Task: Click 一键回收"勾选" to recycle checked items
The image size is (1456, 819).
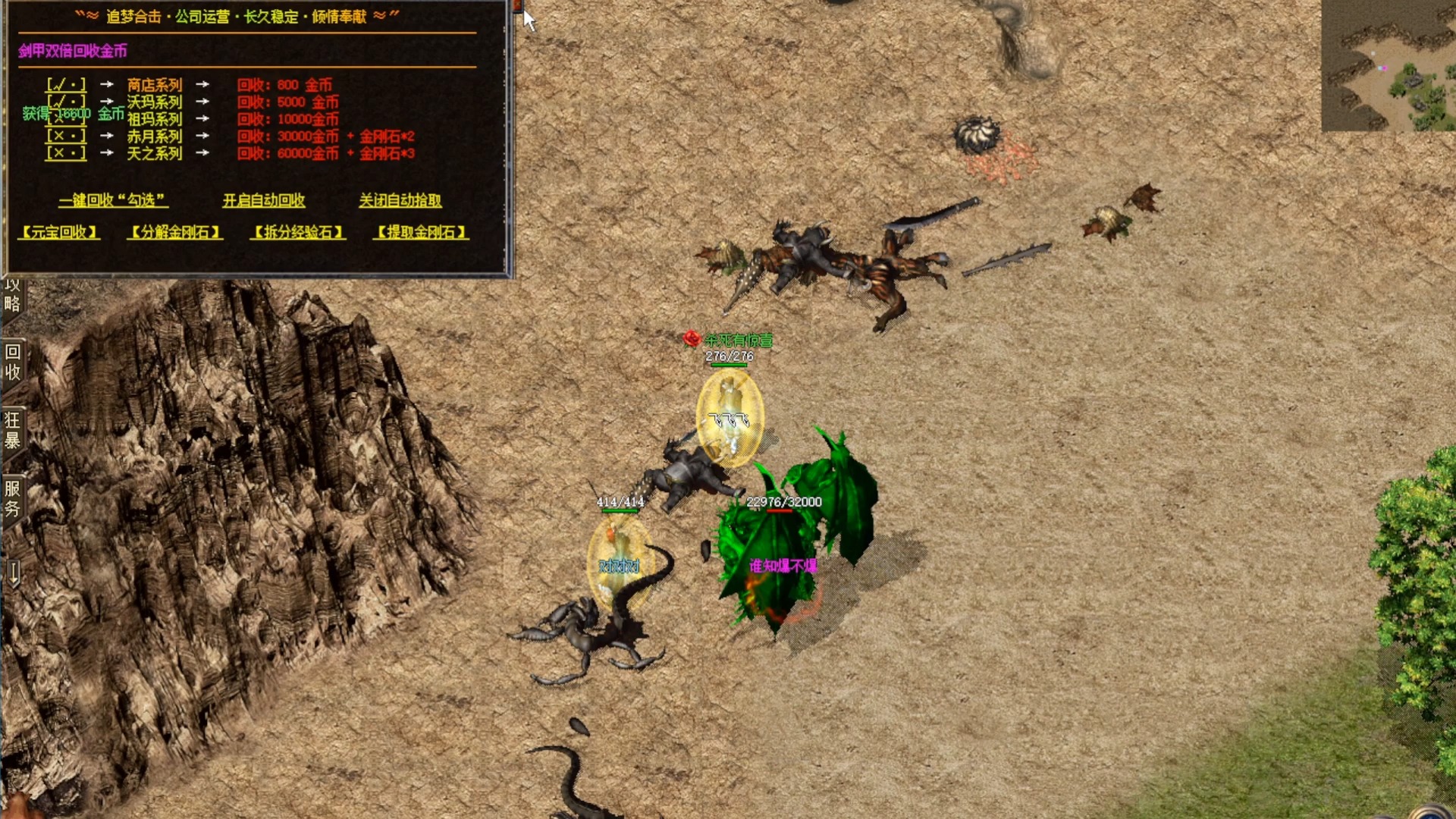Action: point(113,200)
